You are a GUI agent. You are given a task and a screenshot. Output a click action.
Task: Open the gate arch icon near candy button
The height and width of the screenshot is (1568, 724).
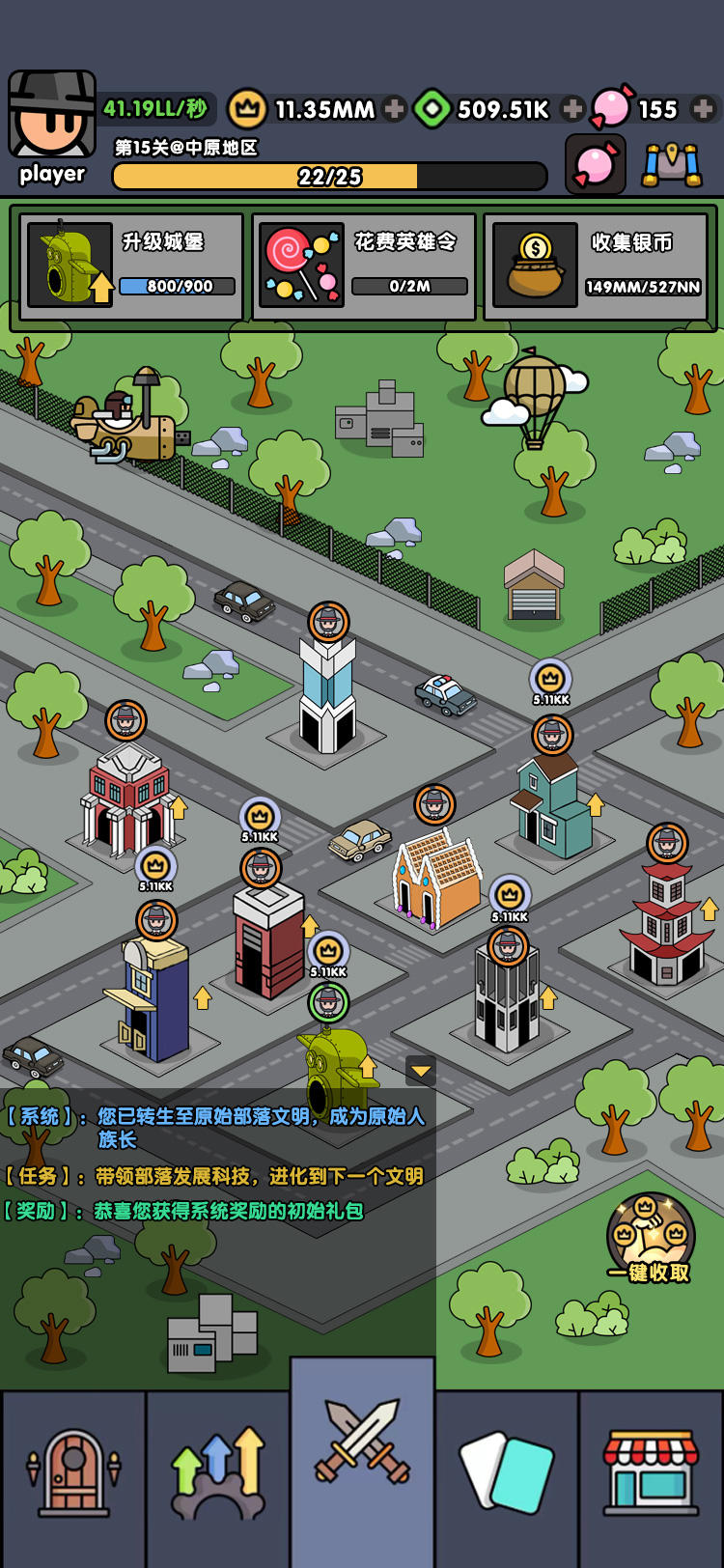pyautogui.click(x=673, y=165)
